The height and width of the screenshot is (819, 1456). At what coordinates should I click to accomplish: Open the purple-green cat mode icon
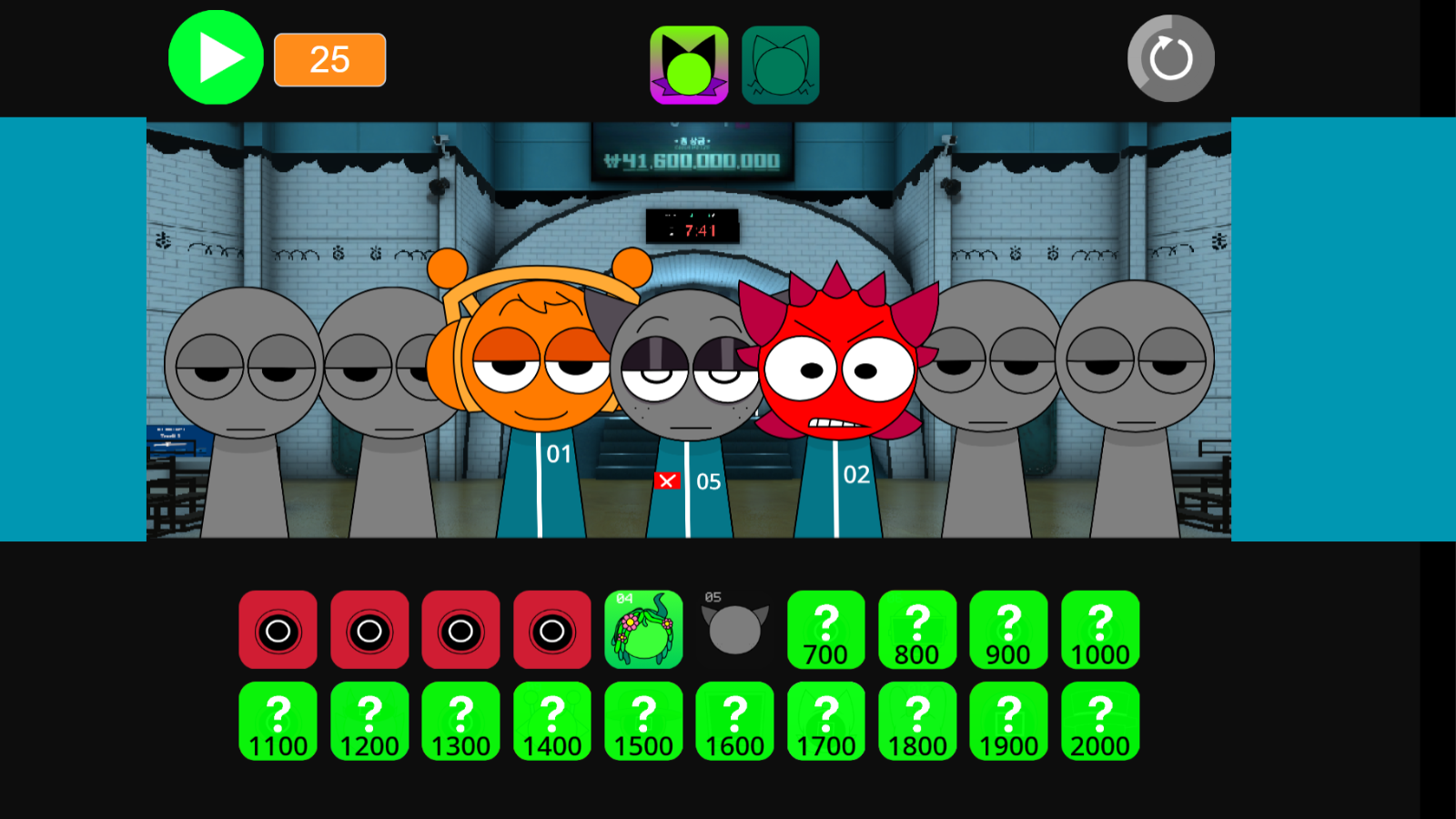coord(689,63)
